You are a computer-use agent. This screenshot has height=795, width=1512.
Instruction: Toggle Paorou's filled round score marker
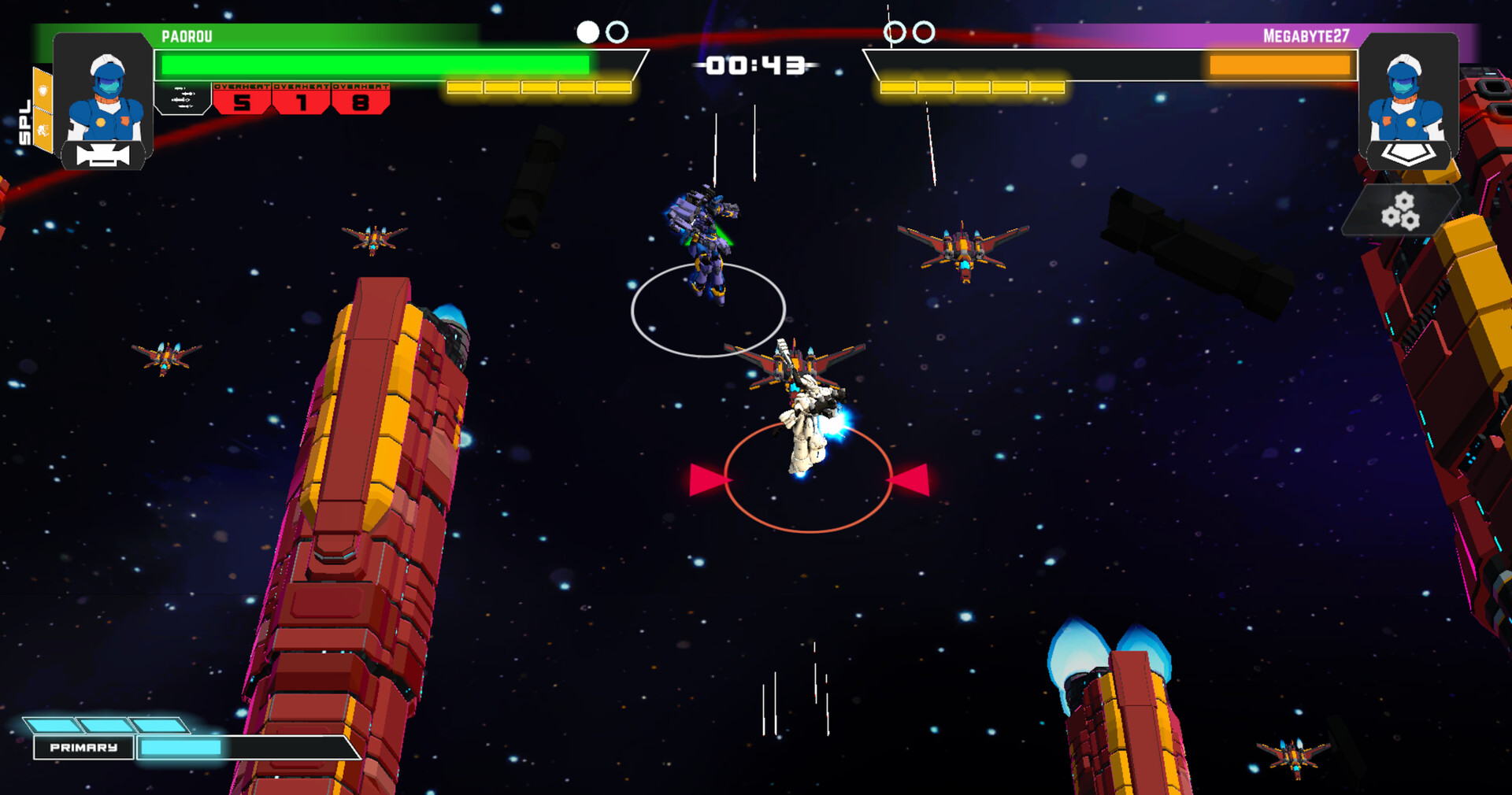click(x=586, y=31)
